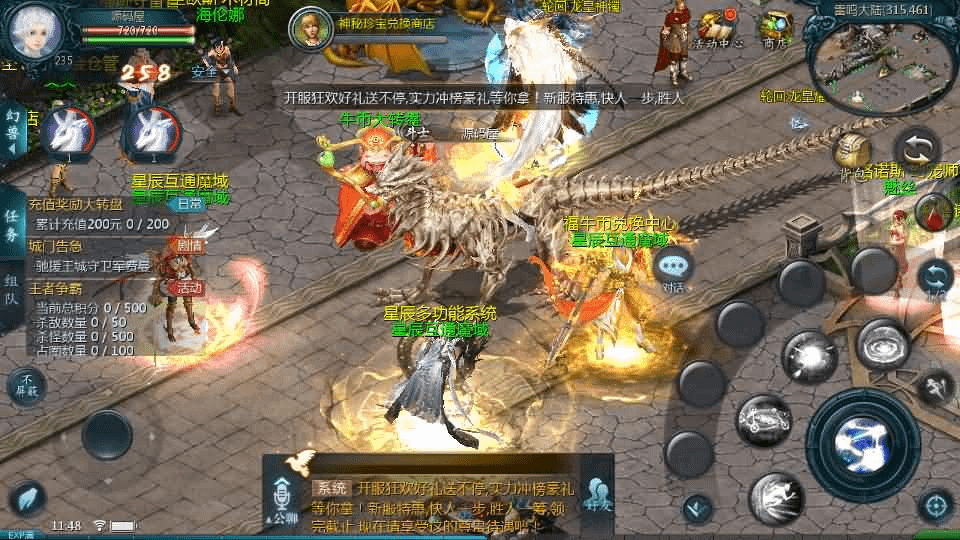Tap the 对话 dialogue speech bubble button
The image size is (960, 540).
[675, 268]
